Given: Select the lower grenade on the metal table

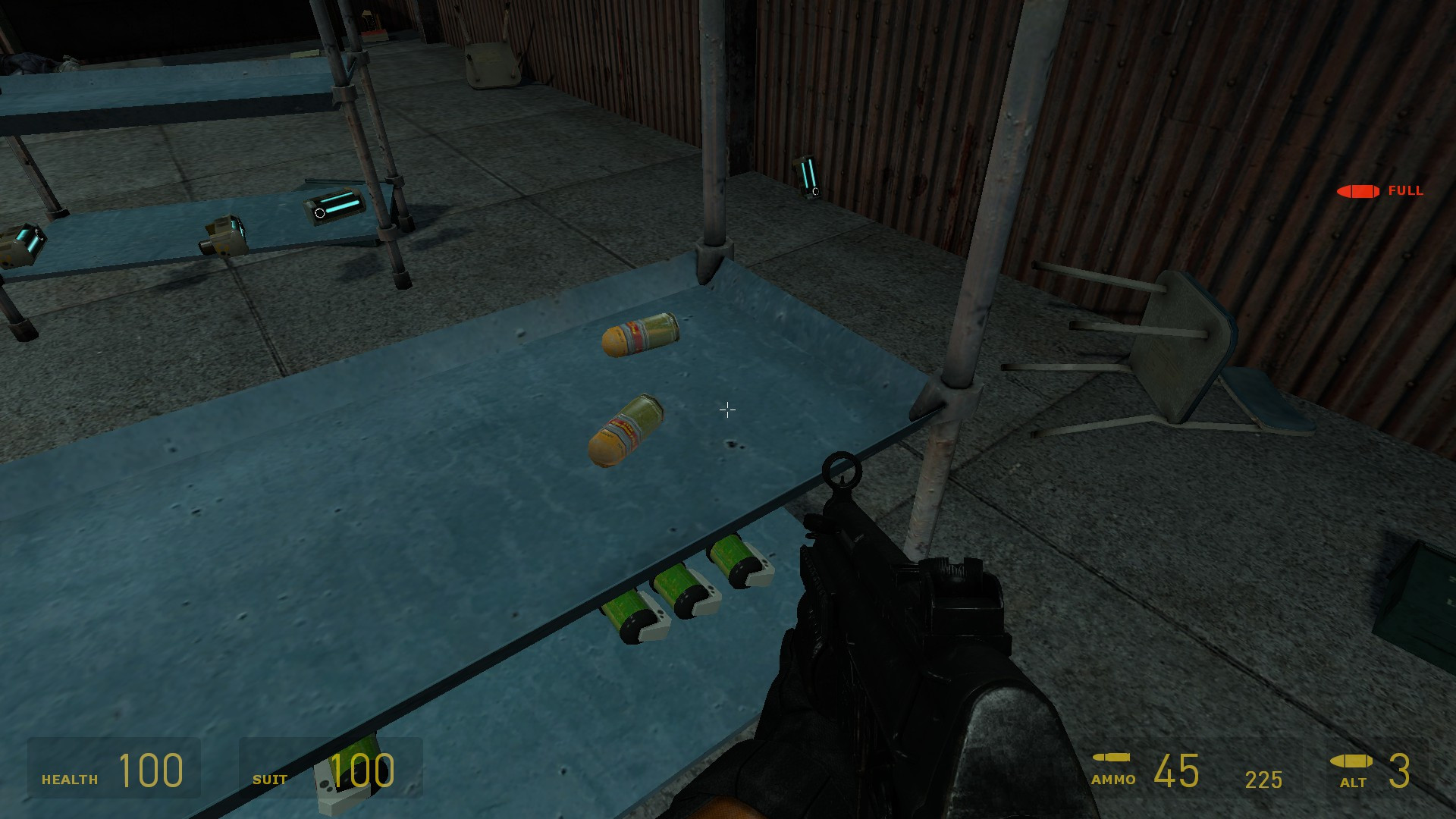Looking at the screenshot, I should [626, 431].
